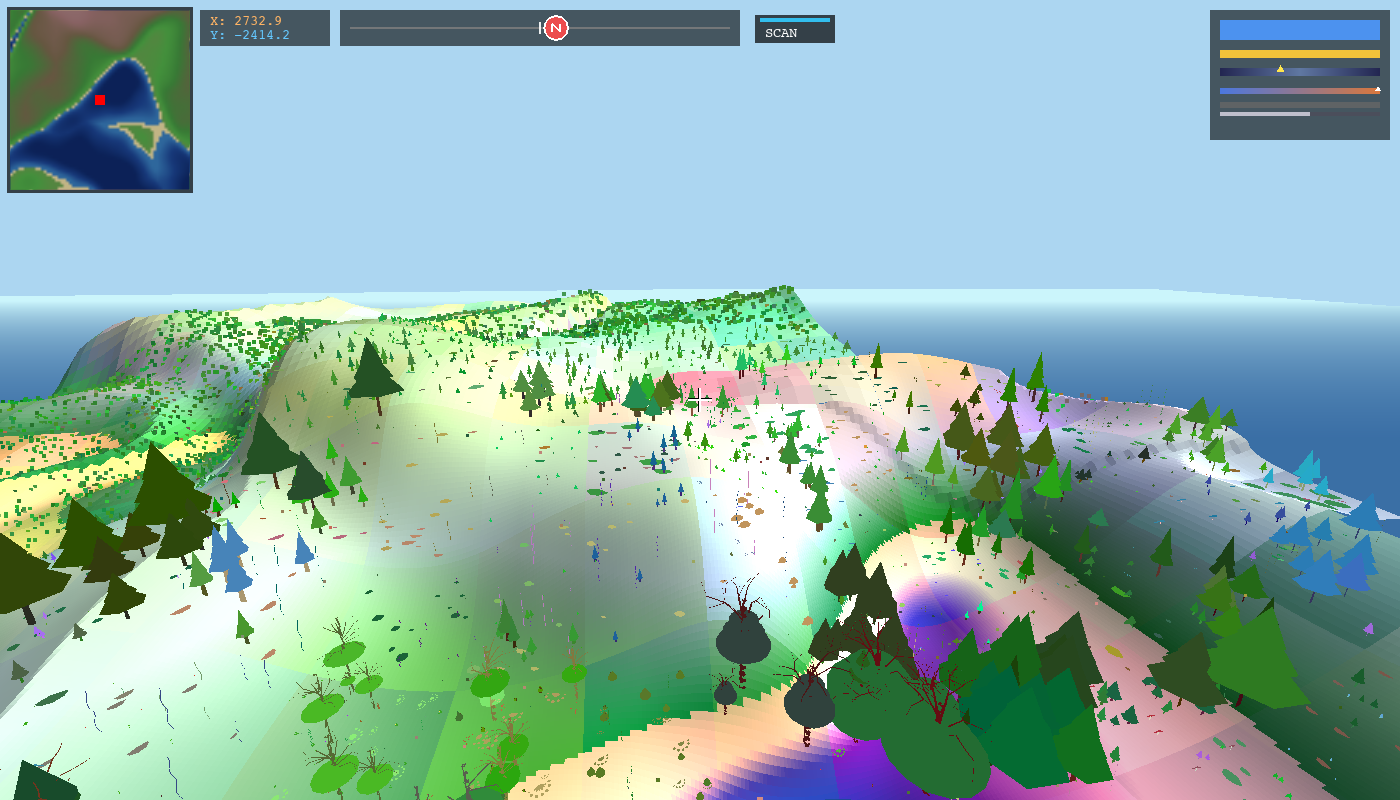The height and width of the screenshot is (800, 1400).
Task: Select the yellow bar in the right panel
Action: pos(1300,53)
